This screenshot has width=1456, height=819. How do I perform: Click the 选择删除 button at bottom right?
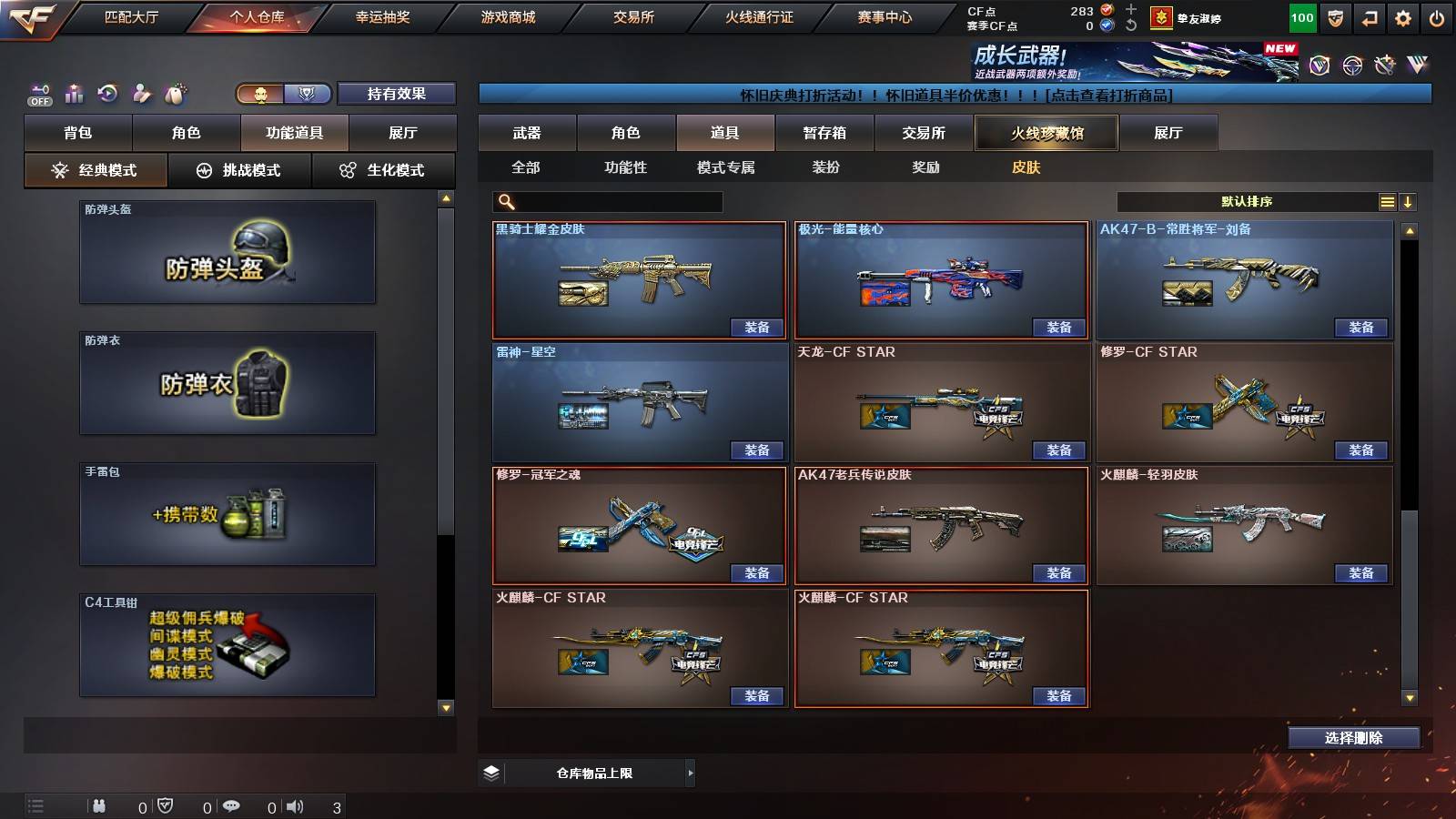tap(1353, 738)
